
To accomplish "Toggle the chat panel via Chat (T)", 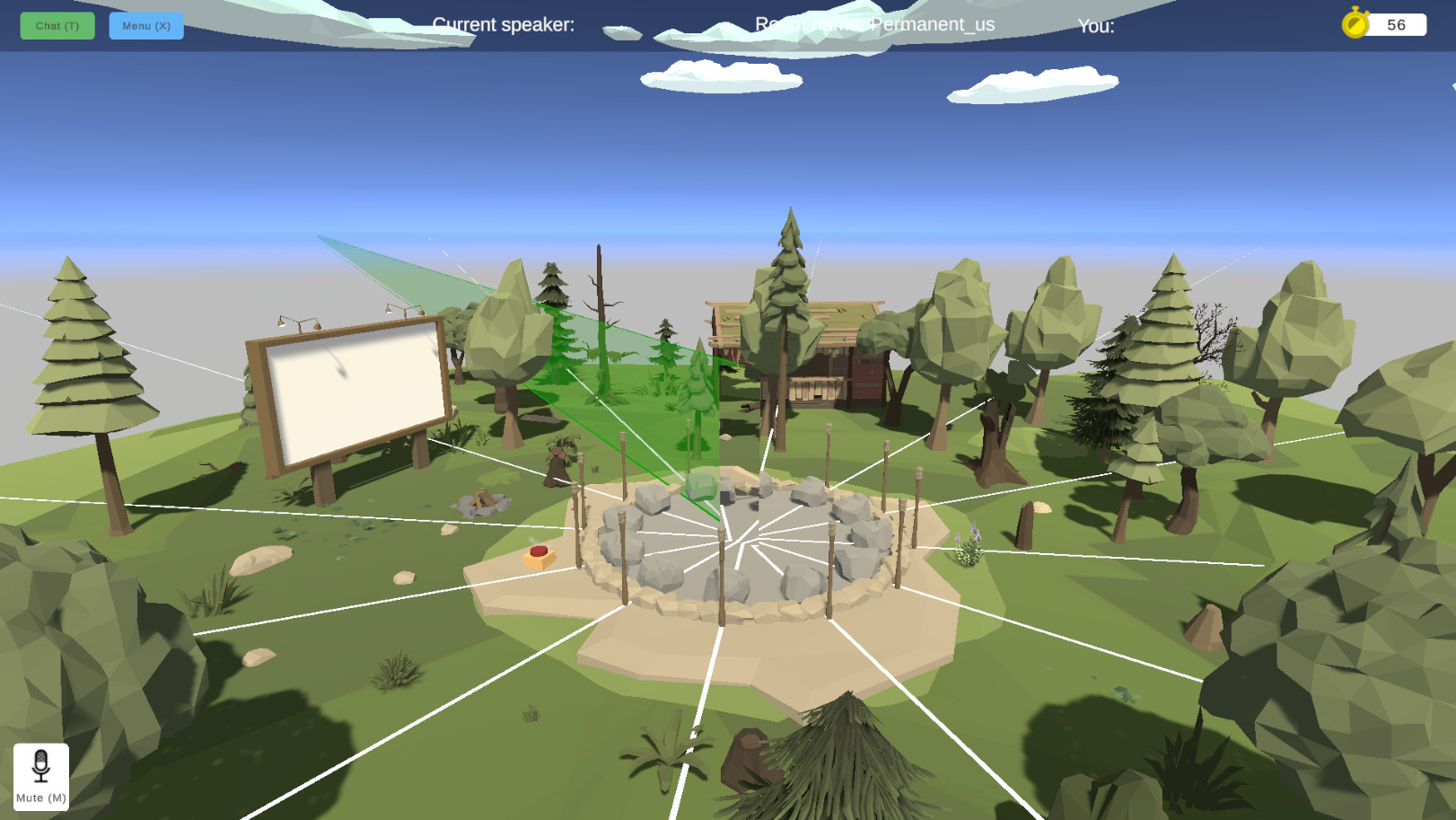I will pyautogui.click(x=57, y=26).
